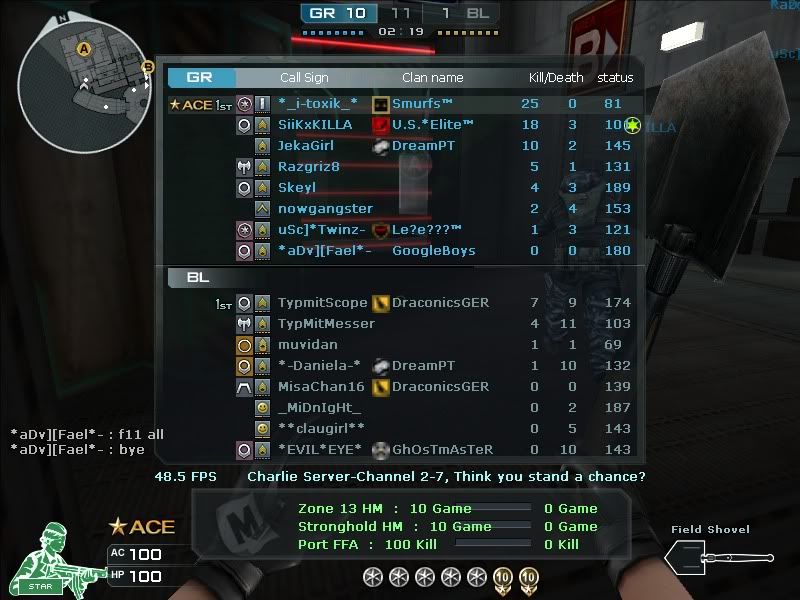Select TypmitScope on the BL team

323,303
